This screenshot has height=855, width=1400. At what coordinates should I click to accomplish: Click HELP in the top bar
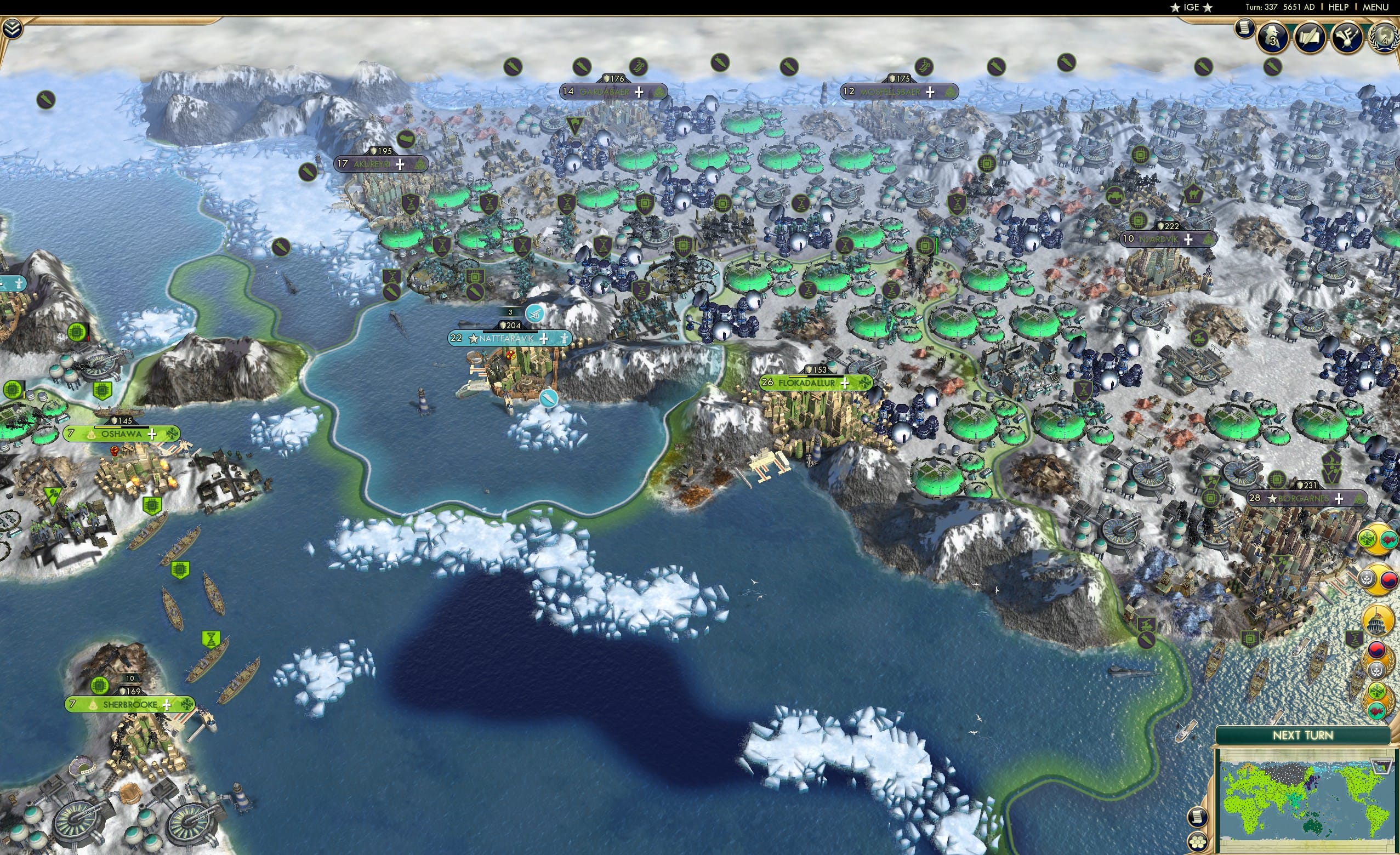coord(1339,7)
